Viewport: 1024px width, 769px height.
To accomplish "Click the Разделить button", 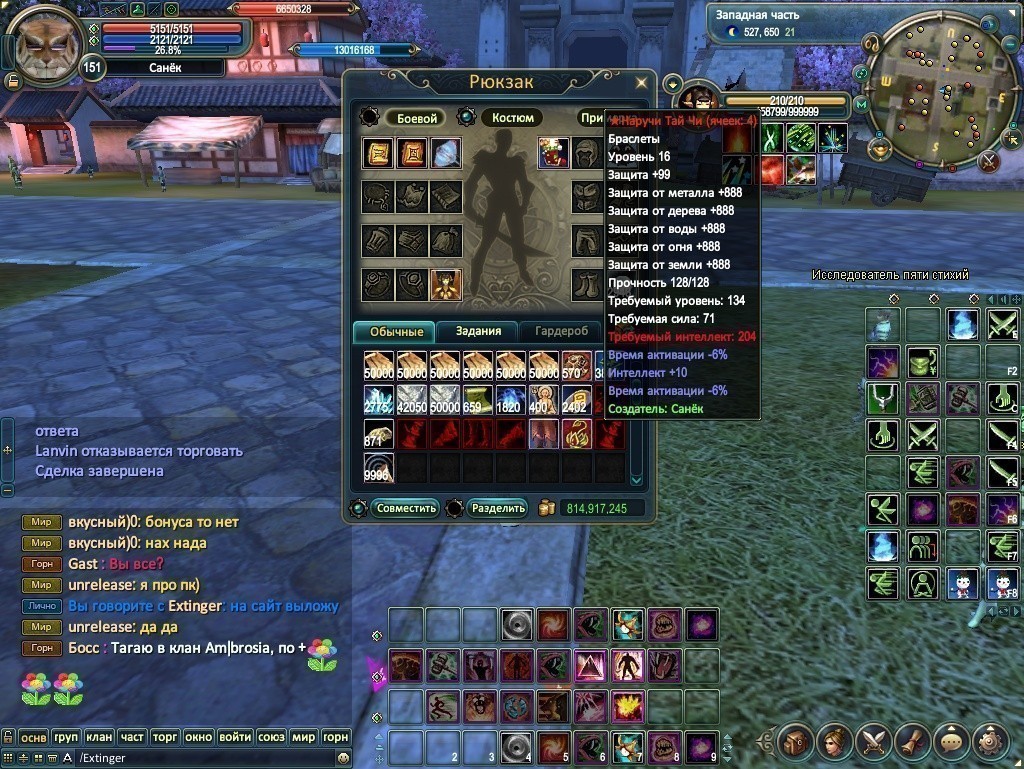I will coord(497,508).
